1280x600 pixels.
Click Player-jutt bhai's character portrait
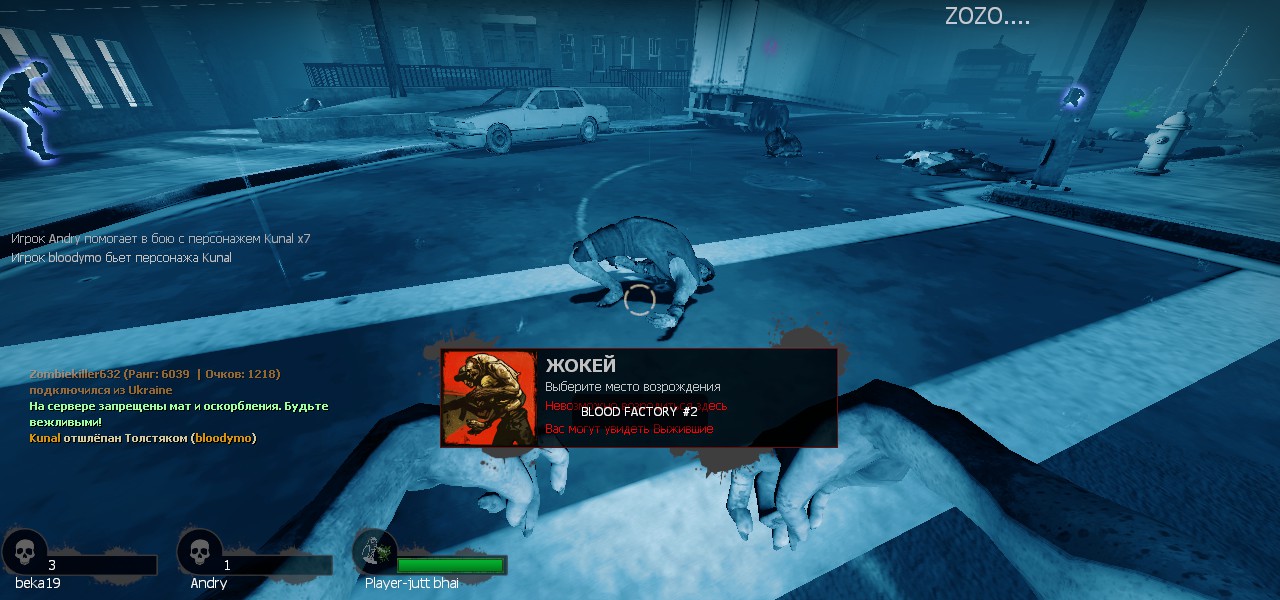[x=374, y=552]
